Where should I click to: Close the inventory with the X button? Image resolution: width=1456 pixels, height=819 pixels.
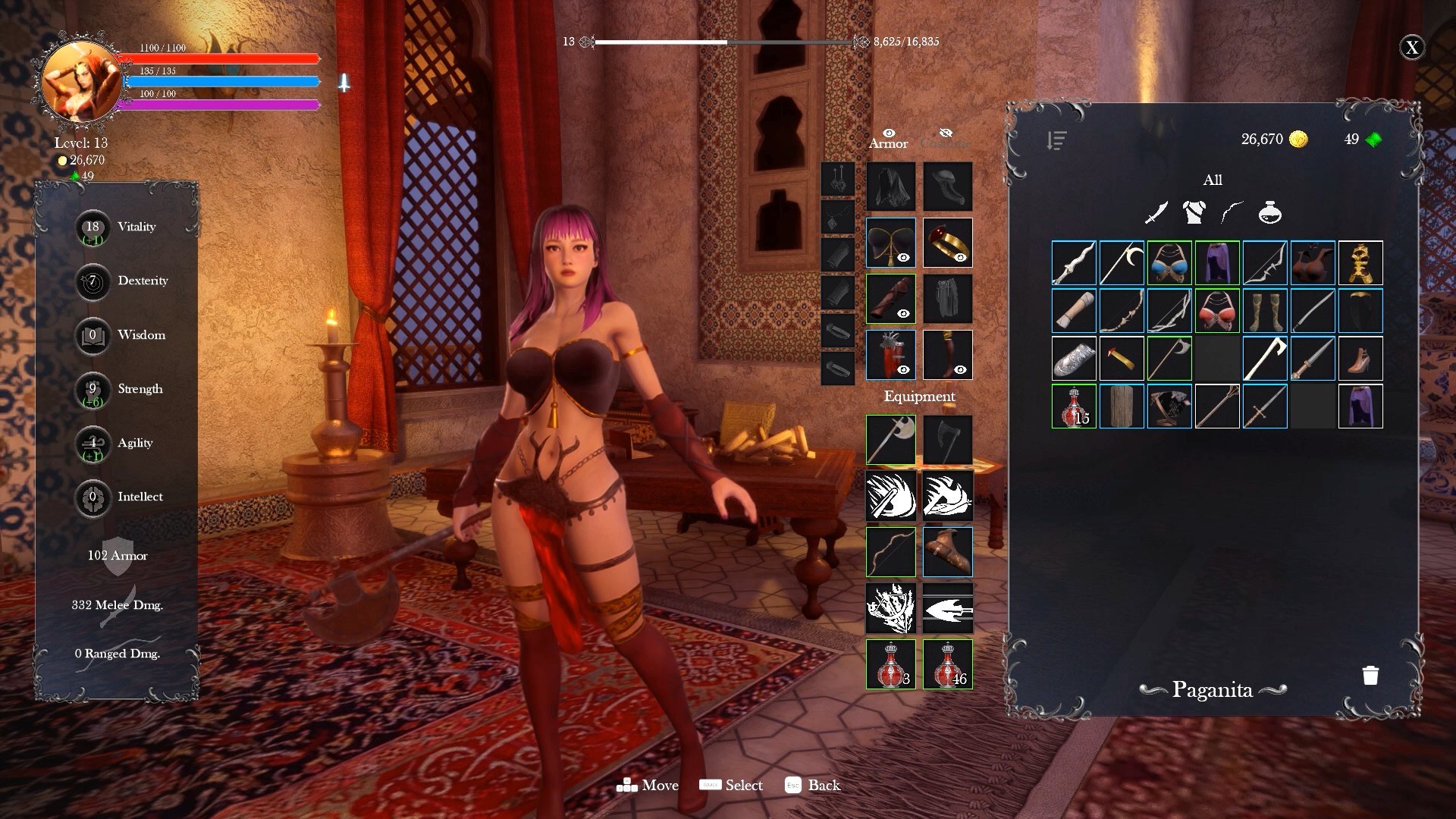(x=1412, y=47)
